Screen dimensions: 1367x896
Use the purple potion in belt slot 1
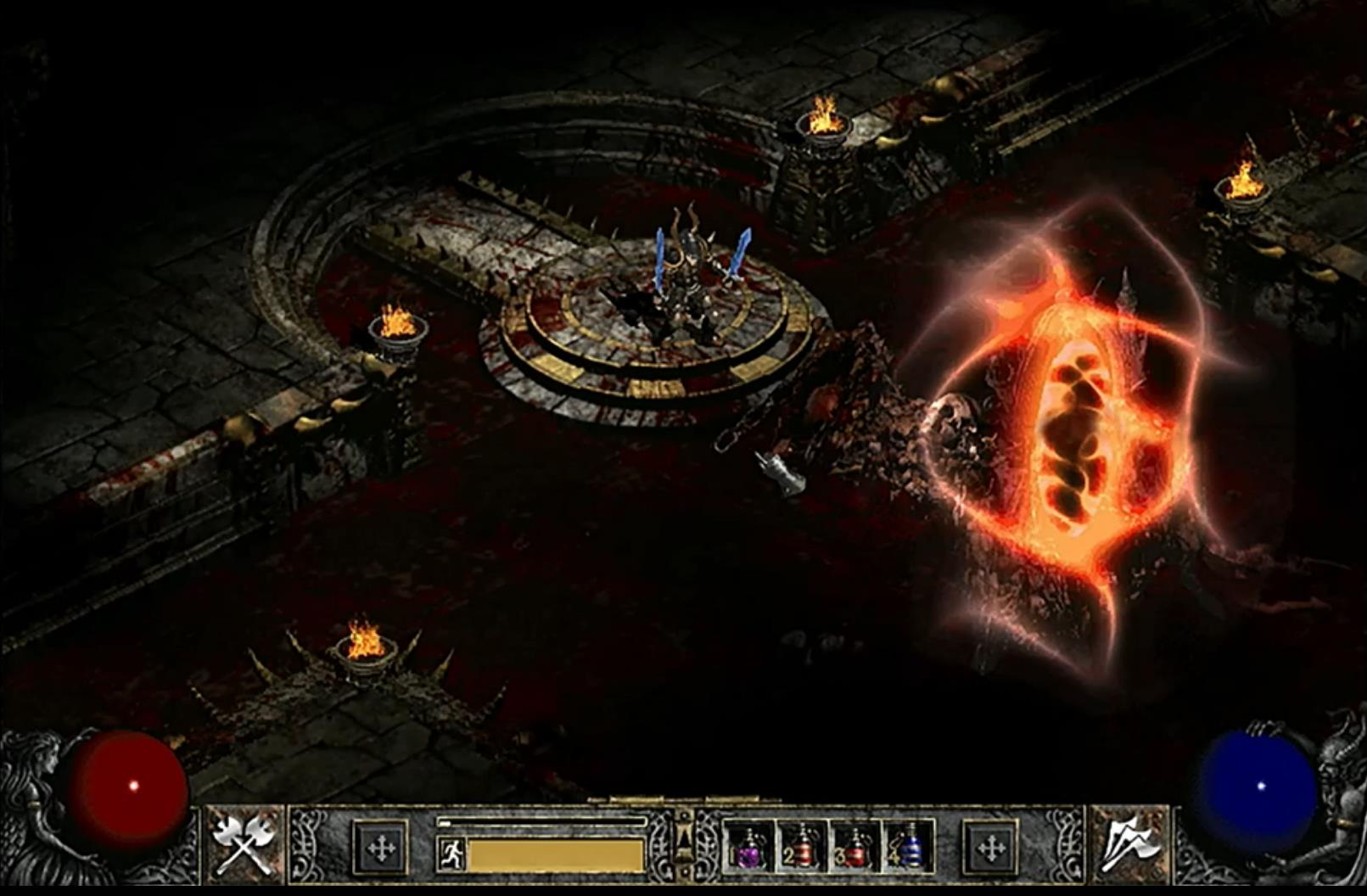point(749,847)
